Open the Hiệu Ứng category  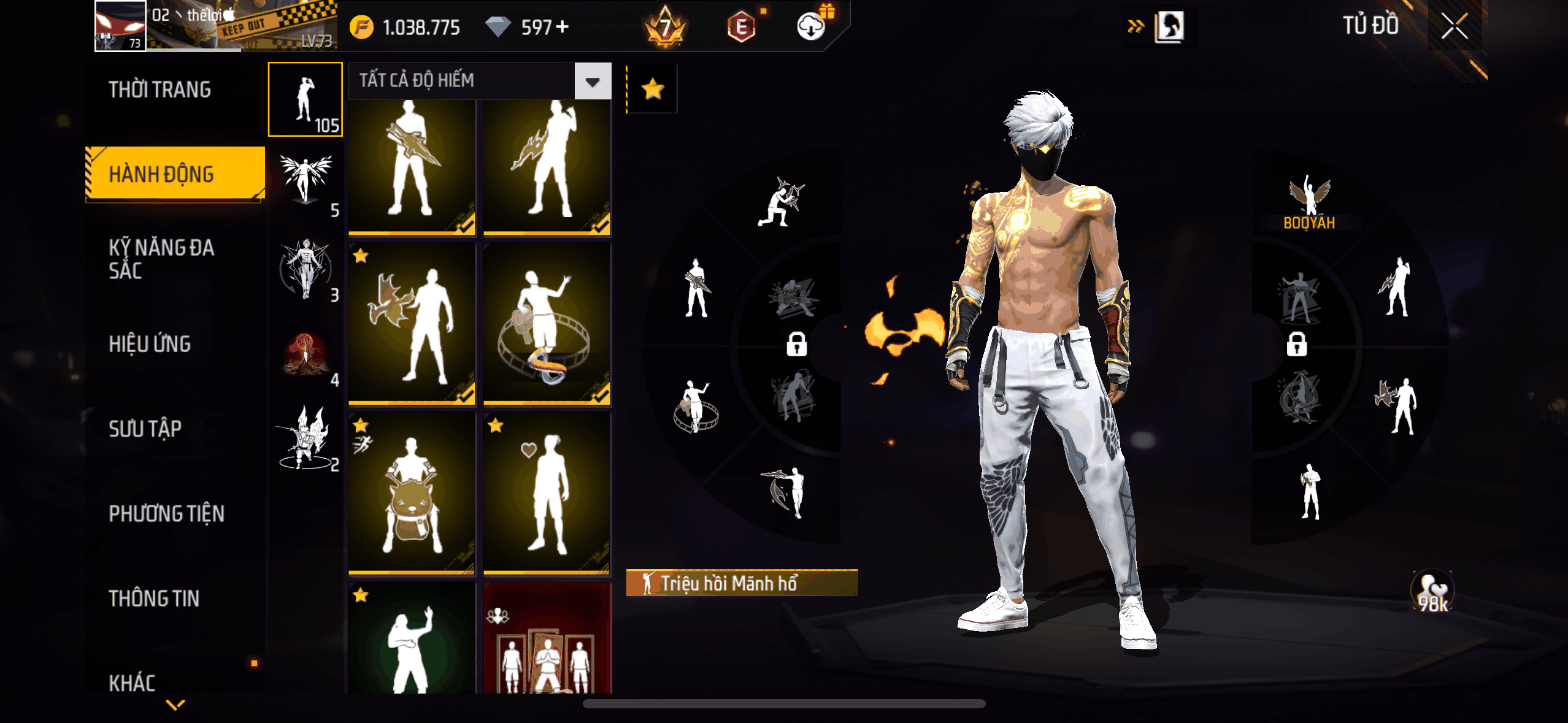(150, 344)
